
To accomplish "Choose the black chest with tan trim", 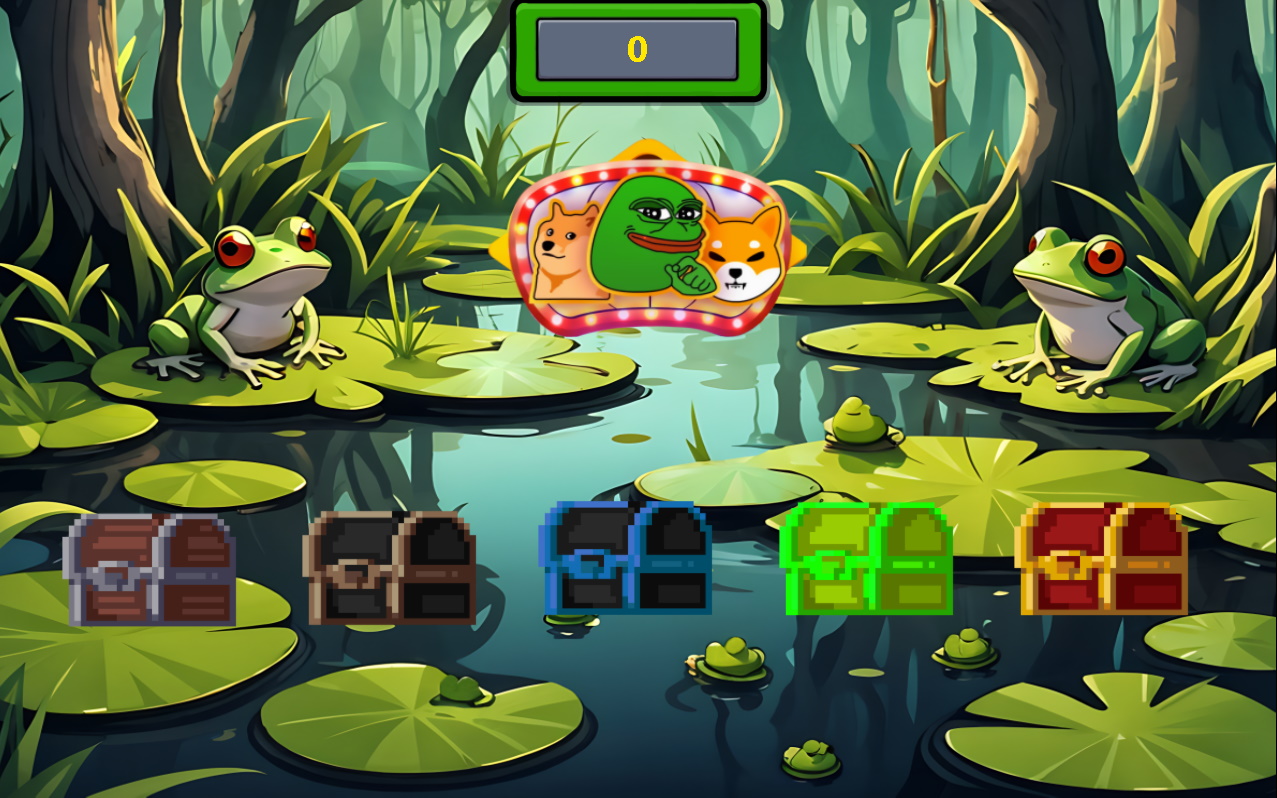I will tap(389, 567).
